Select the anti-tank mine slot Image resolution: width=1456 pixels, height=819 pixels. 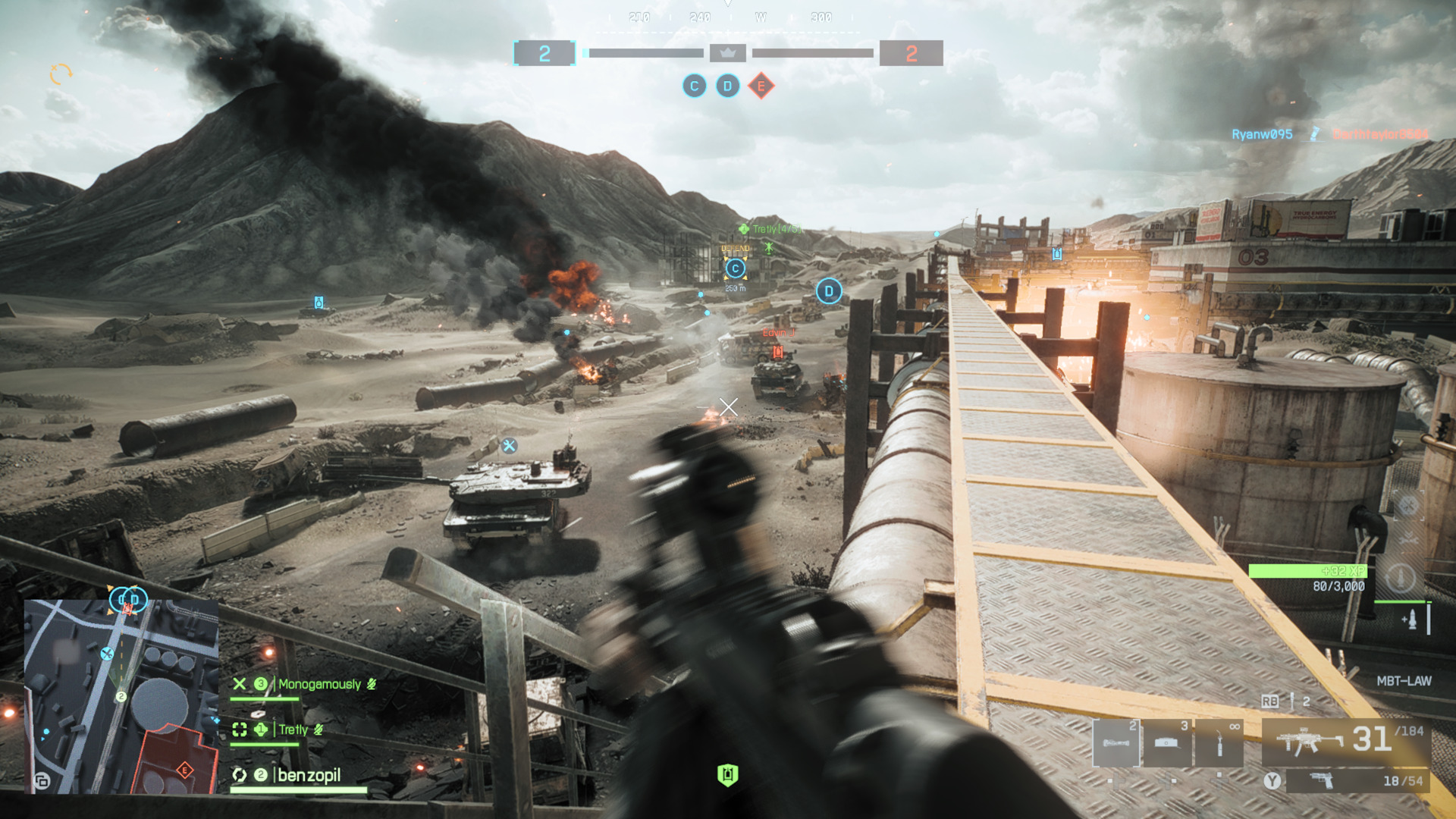pyautogui.click(x=1167, y=743)
